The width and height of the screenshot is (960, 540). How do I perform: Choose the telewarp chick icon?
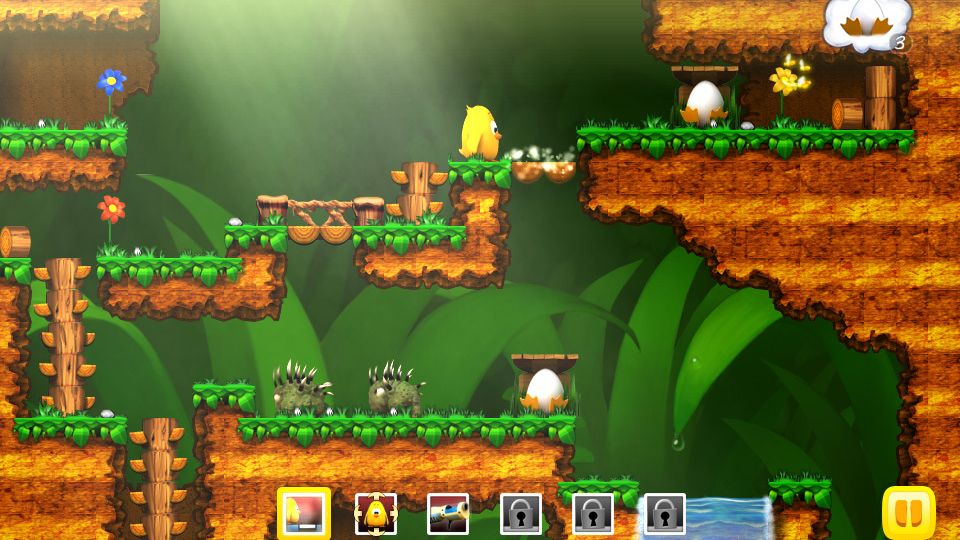point(376,513)
